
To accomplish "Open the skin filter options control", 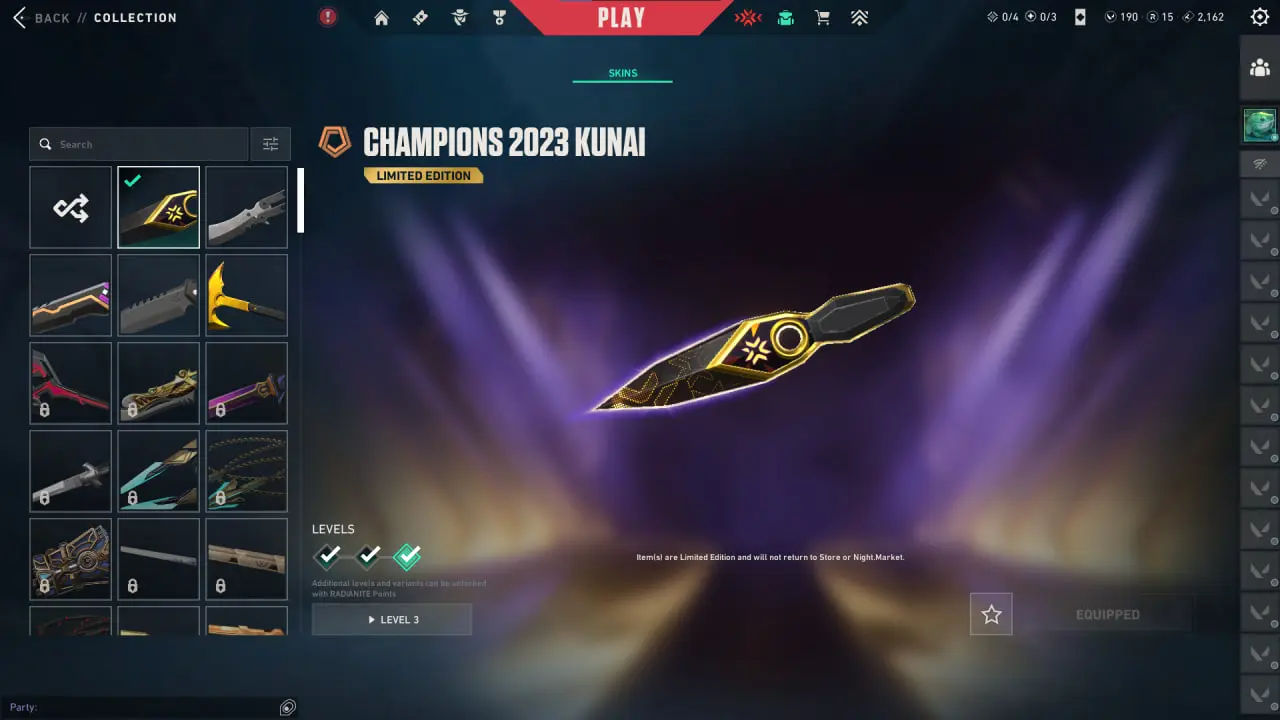I will click(x=270, y=143).
